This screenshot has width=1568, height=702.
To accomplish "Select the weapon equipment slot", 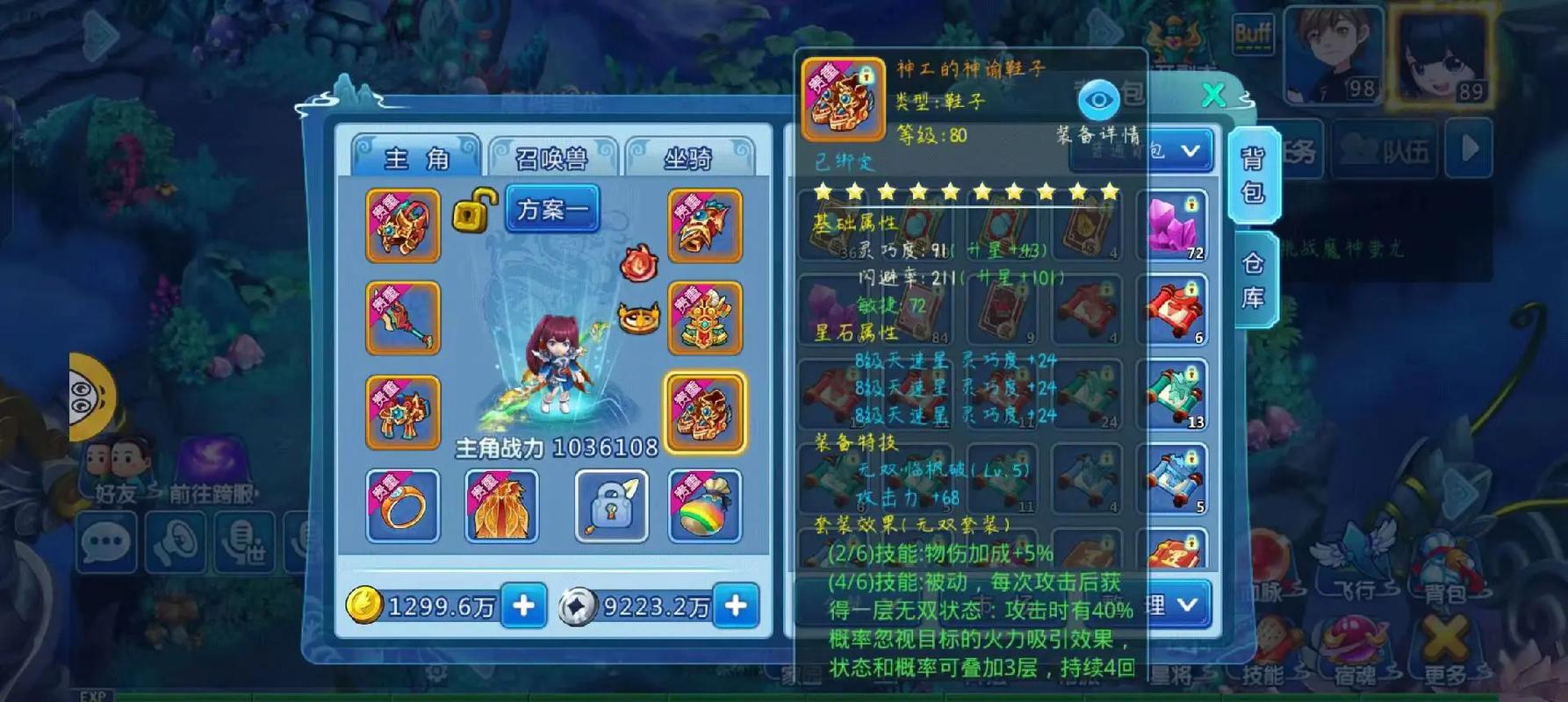I will (403, 318).
